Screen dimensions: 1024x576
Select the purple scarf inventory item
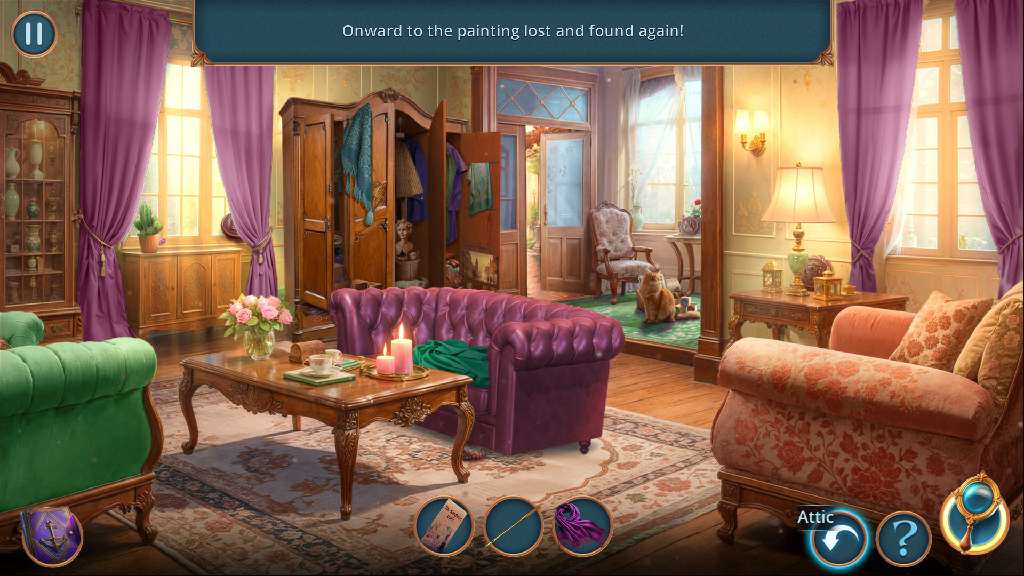(x=582, y=526)
